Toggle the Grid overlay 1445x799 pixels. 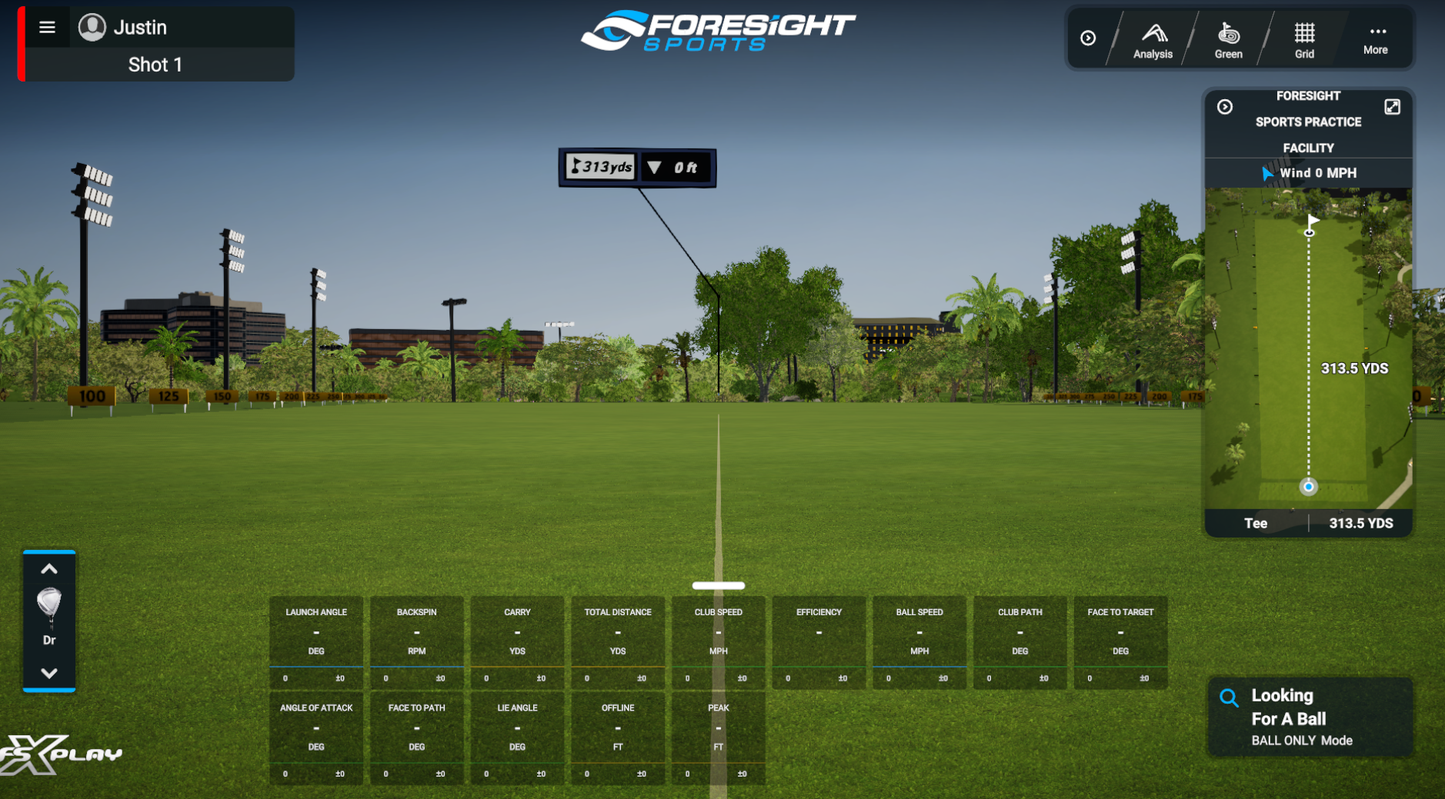[x=1304, y=38]
